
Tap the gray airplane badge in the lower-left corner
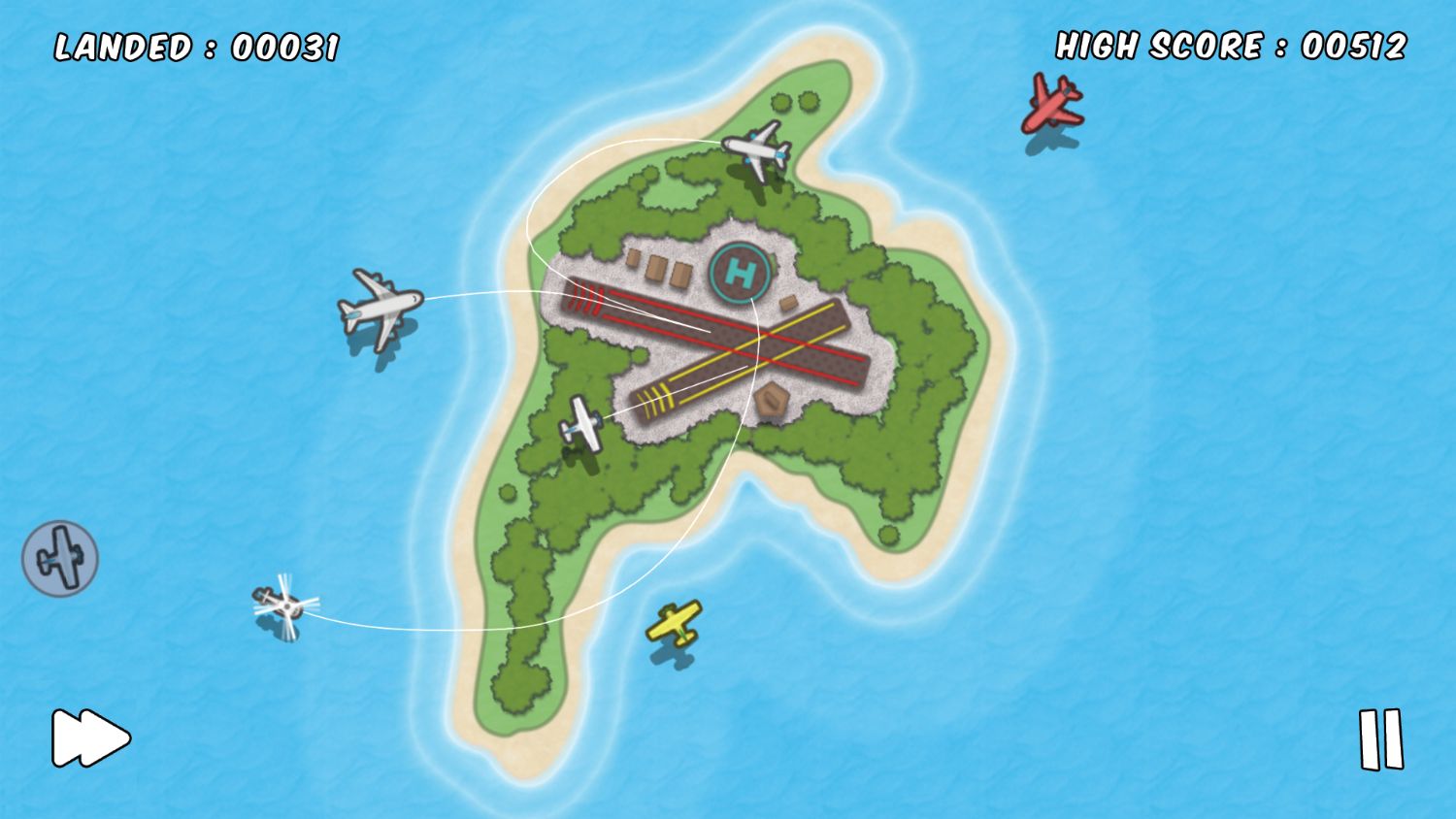[60, 557]
